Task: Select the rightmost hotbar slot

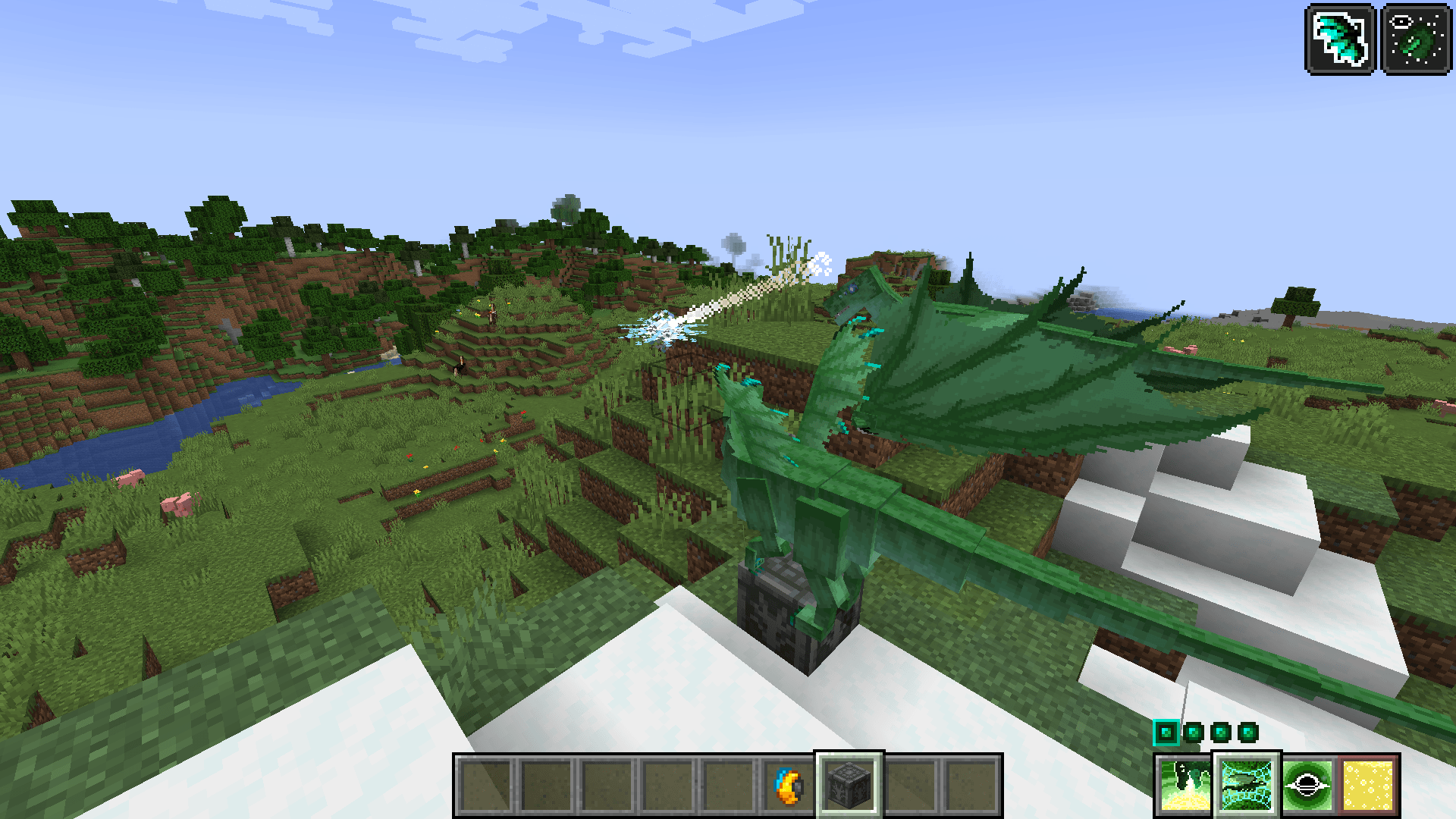Action: 971,786
